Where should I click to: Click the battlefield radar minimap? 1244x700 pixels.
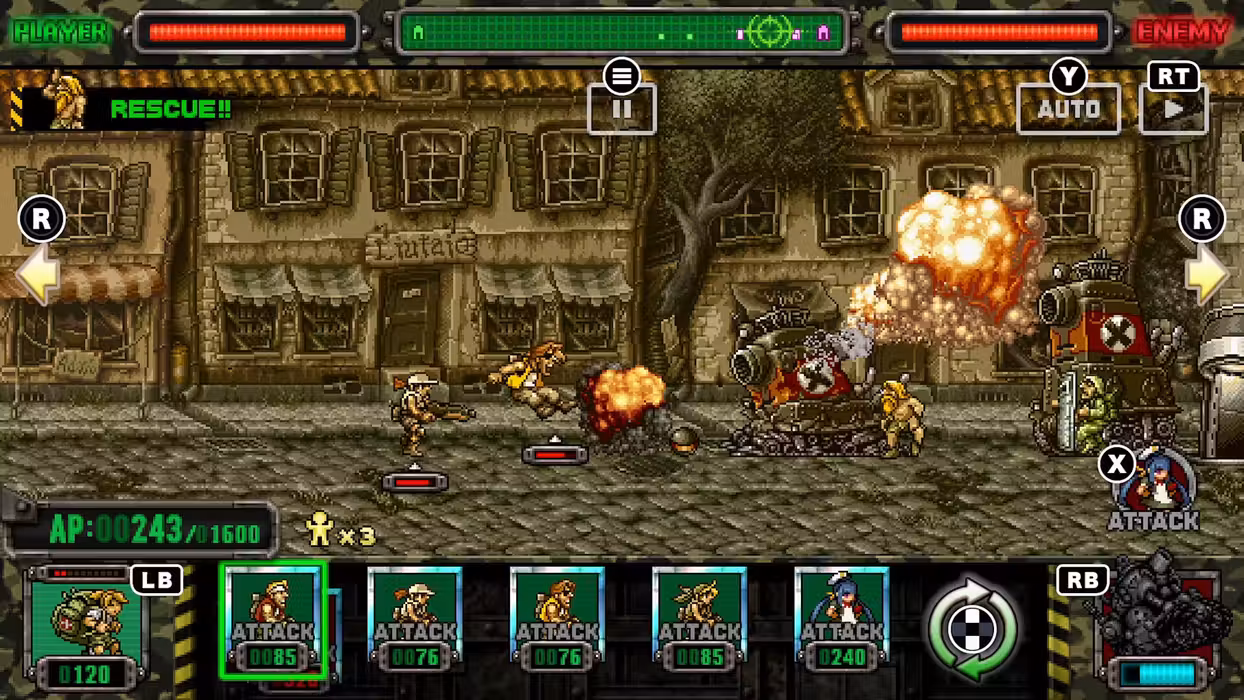pyautogui.click(x=621, y=33)
